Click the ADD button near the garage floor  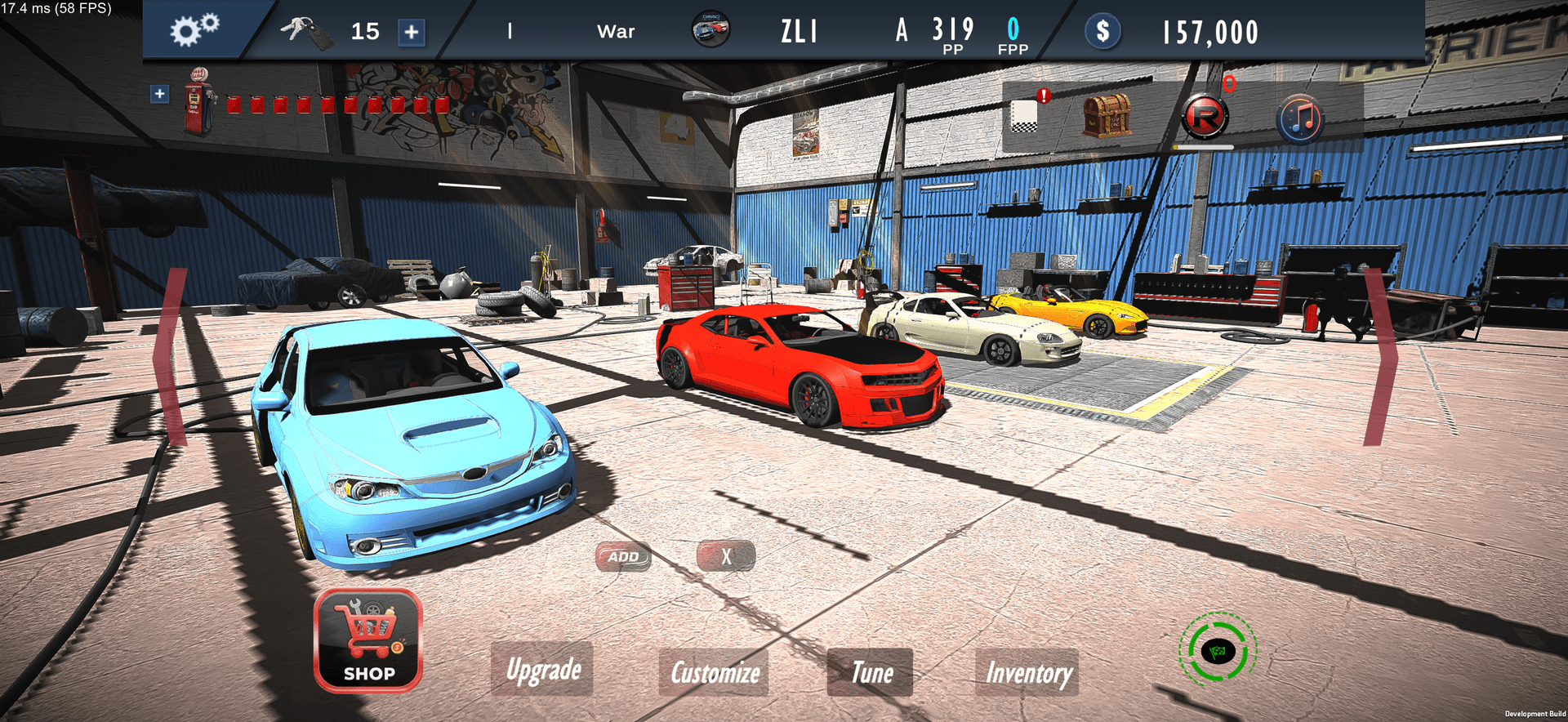623,556
